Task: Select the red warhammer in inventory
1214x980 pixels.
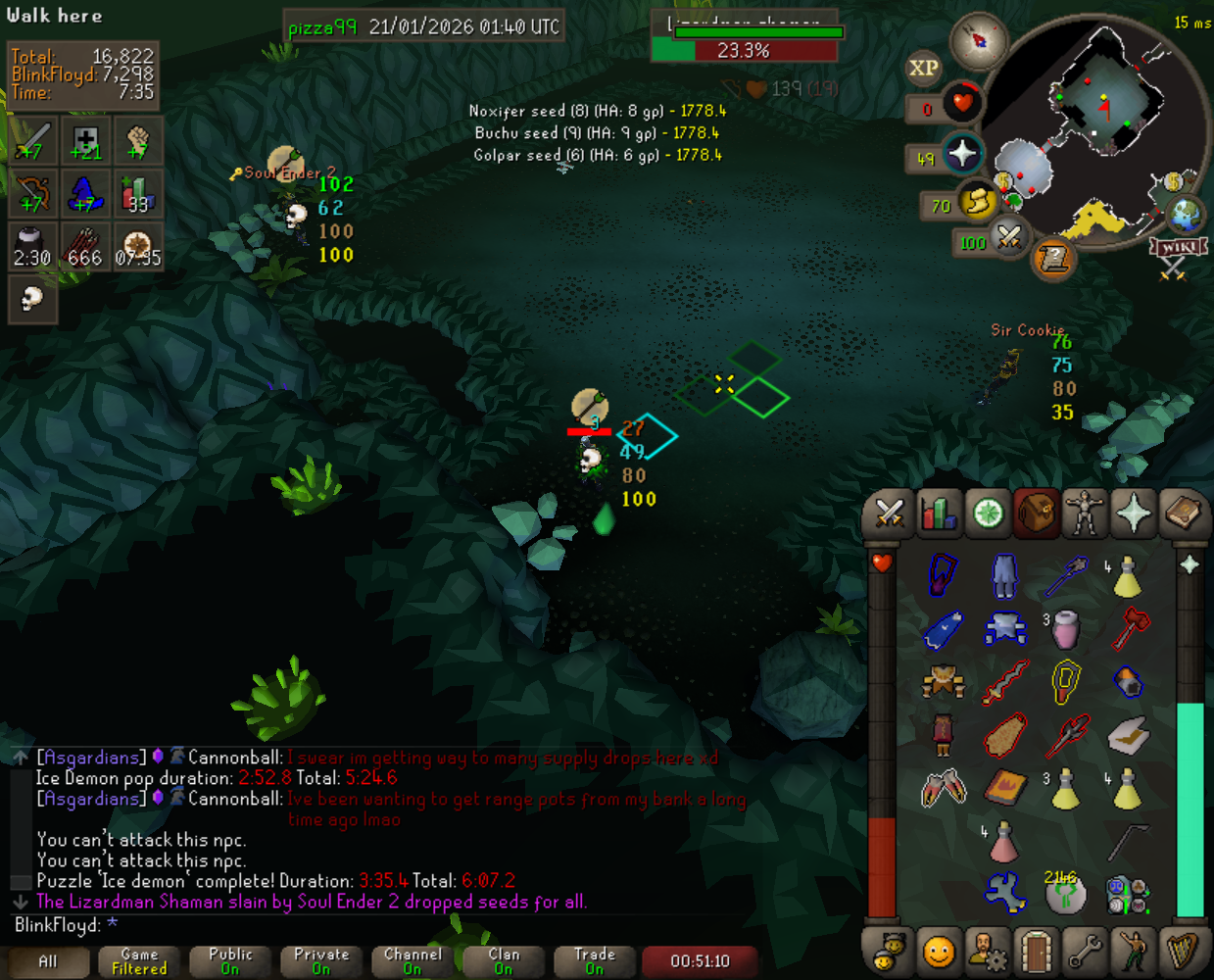Action: pos(1128,628)
